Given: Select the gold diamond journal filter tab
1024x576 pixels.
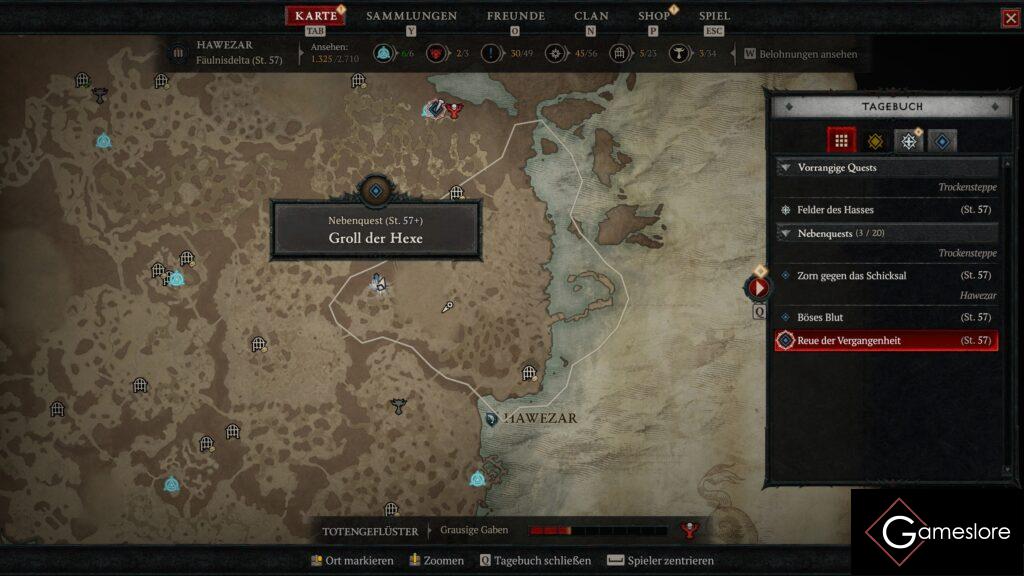Looking at the screenshot, I should coord(875,141).
